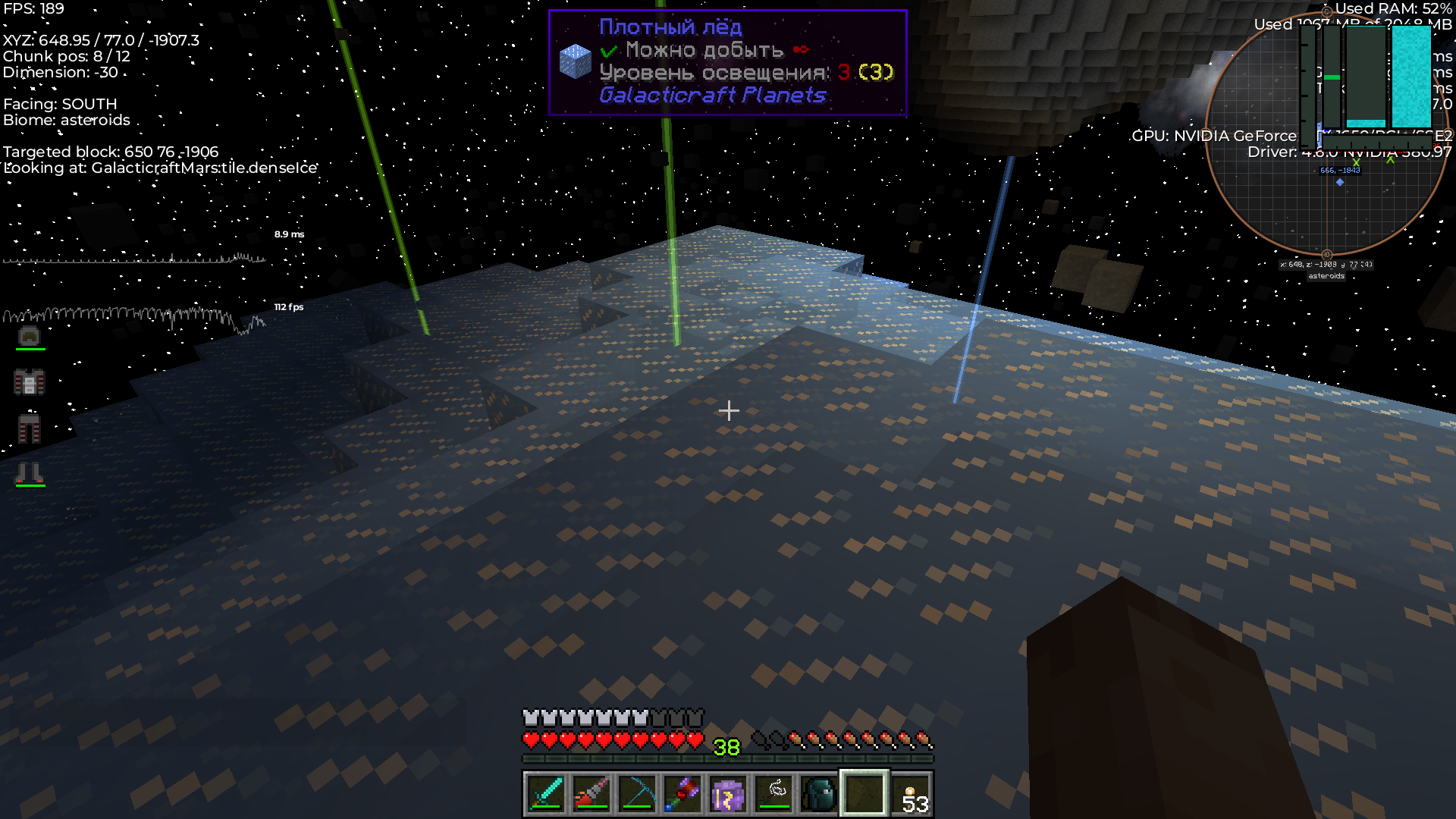Select the diamond sword hotbar slot
This screenshot has height=819, width=1456.
(x=545, y=793)
